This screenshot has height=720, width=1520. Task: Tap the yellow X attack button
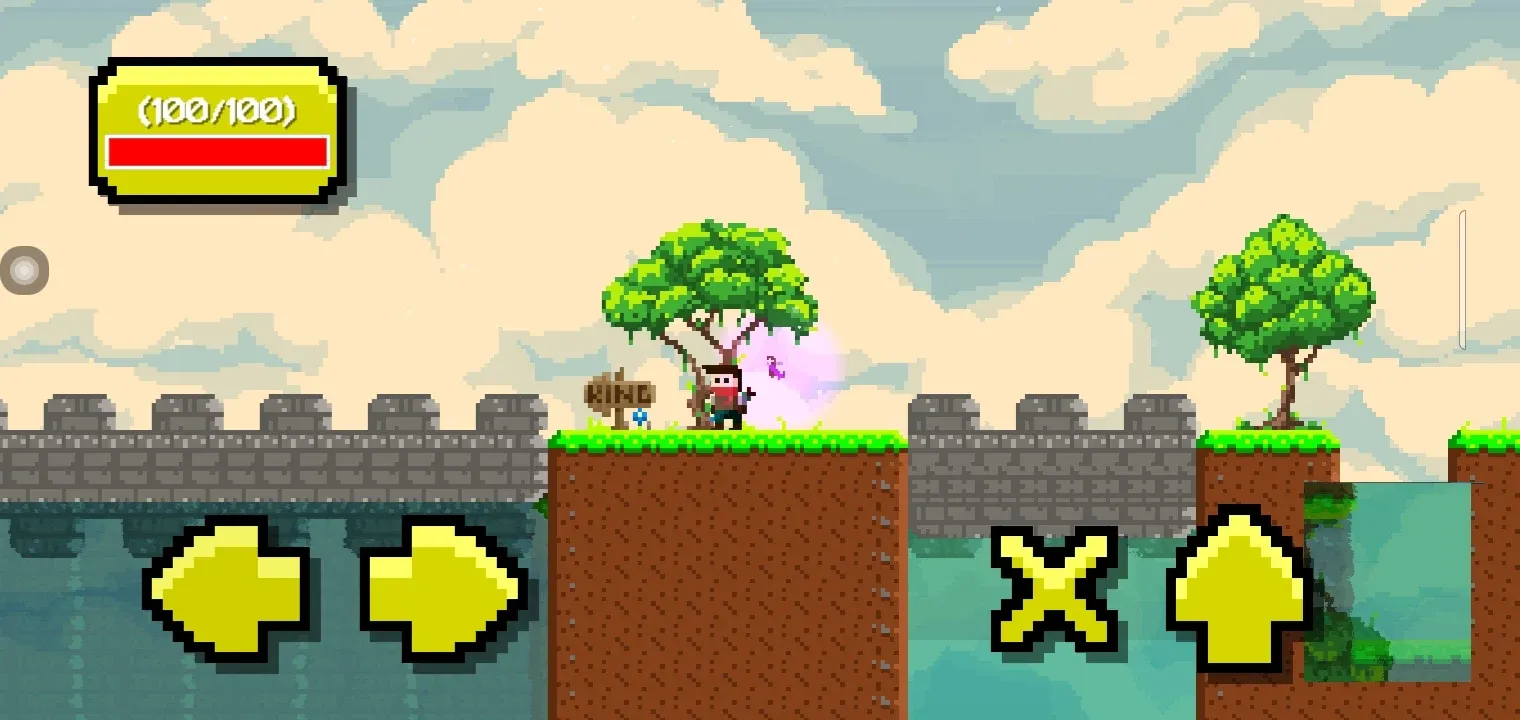pos(1055,590)
